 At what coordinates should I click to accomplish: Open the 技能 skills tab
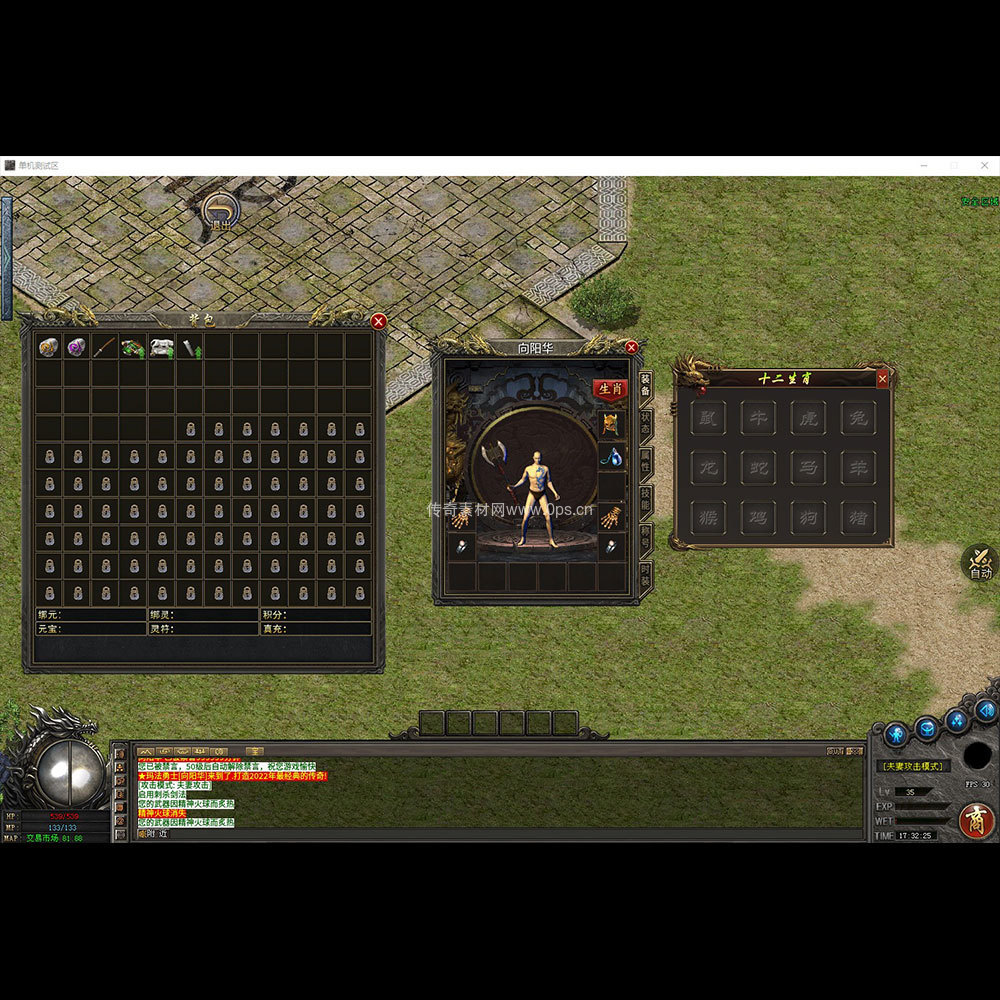point(646,499)
